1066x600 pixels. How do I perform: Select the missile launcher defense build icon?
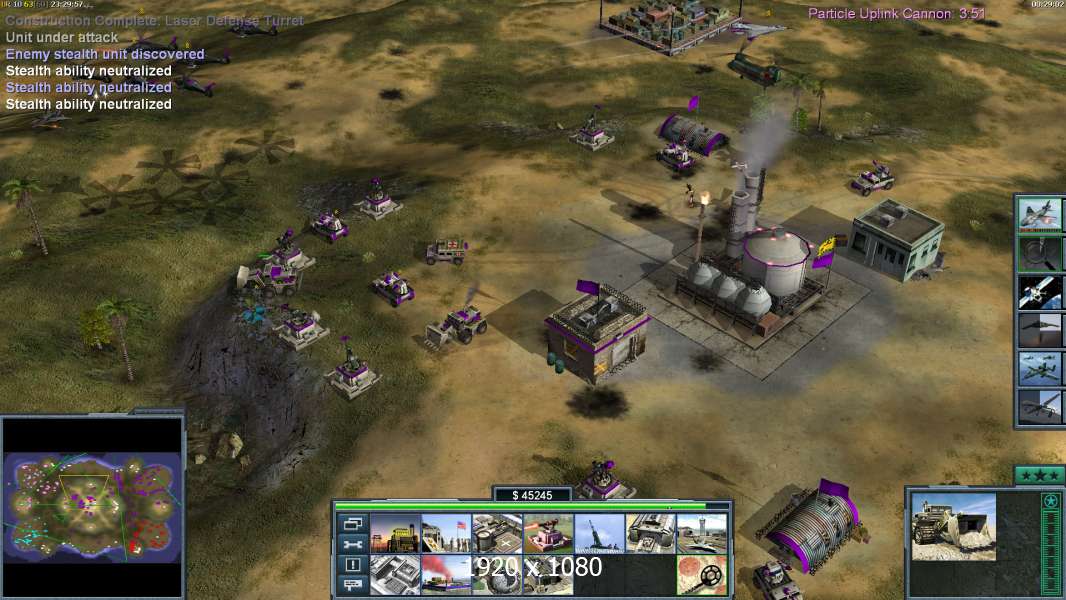tap(599, 534)
